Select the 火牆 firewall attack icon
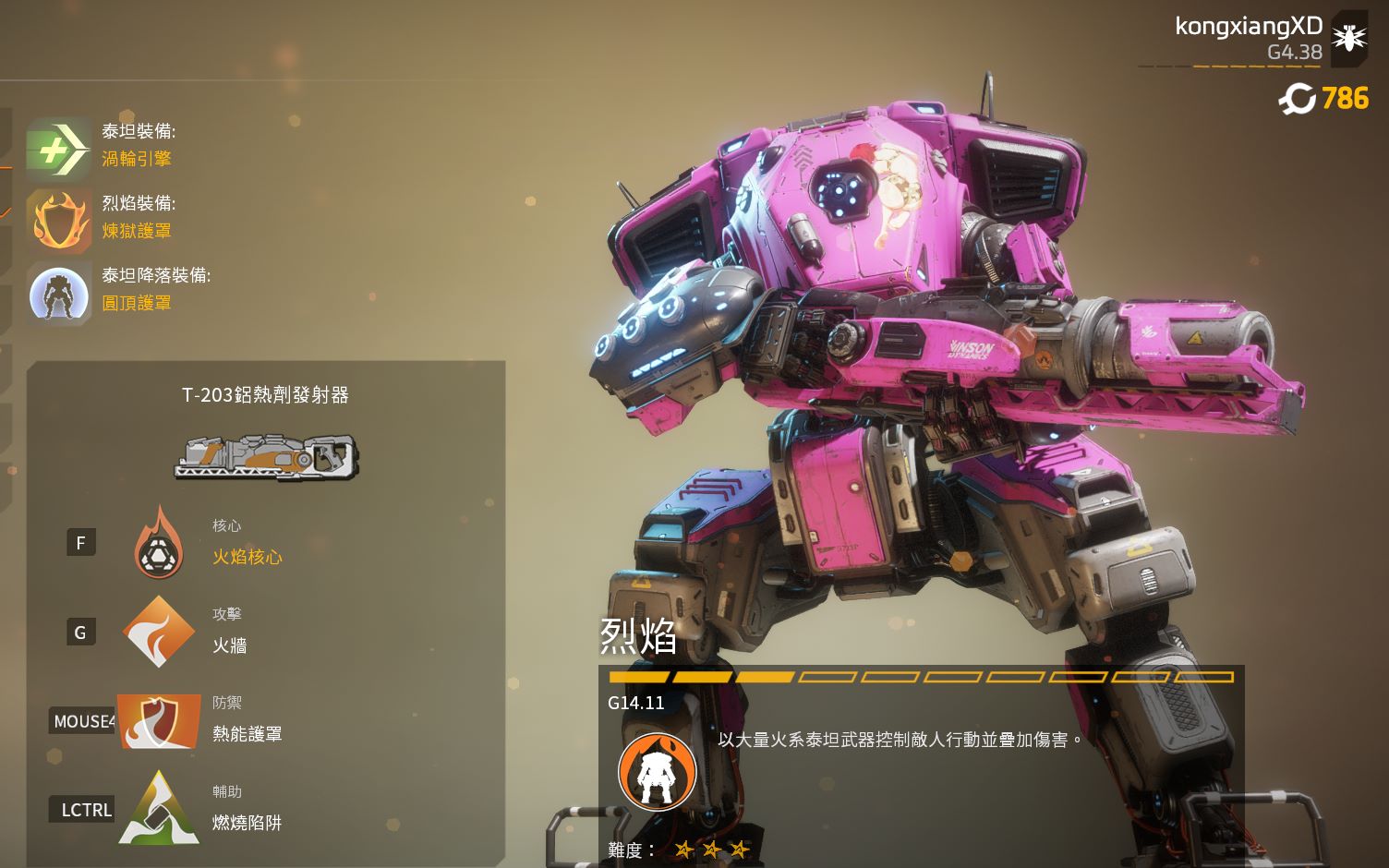This screenshot has width=1389, height=868. tap(159, 633)
